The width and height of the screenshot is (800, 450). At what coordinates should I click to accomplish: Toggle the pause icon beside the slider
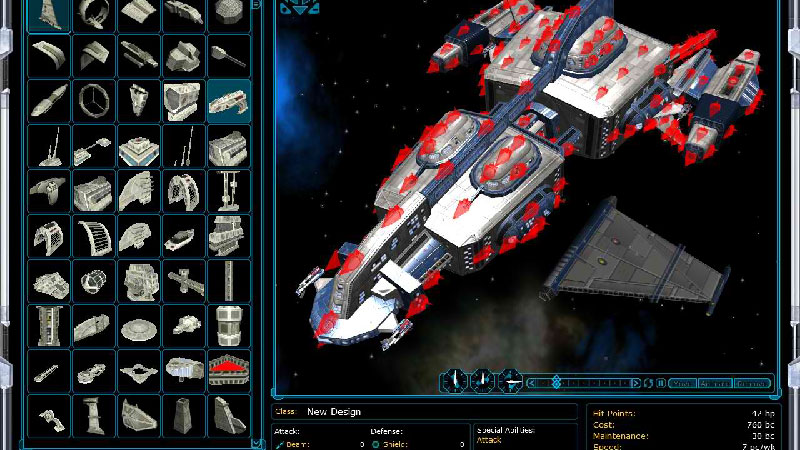click(660, 382)
